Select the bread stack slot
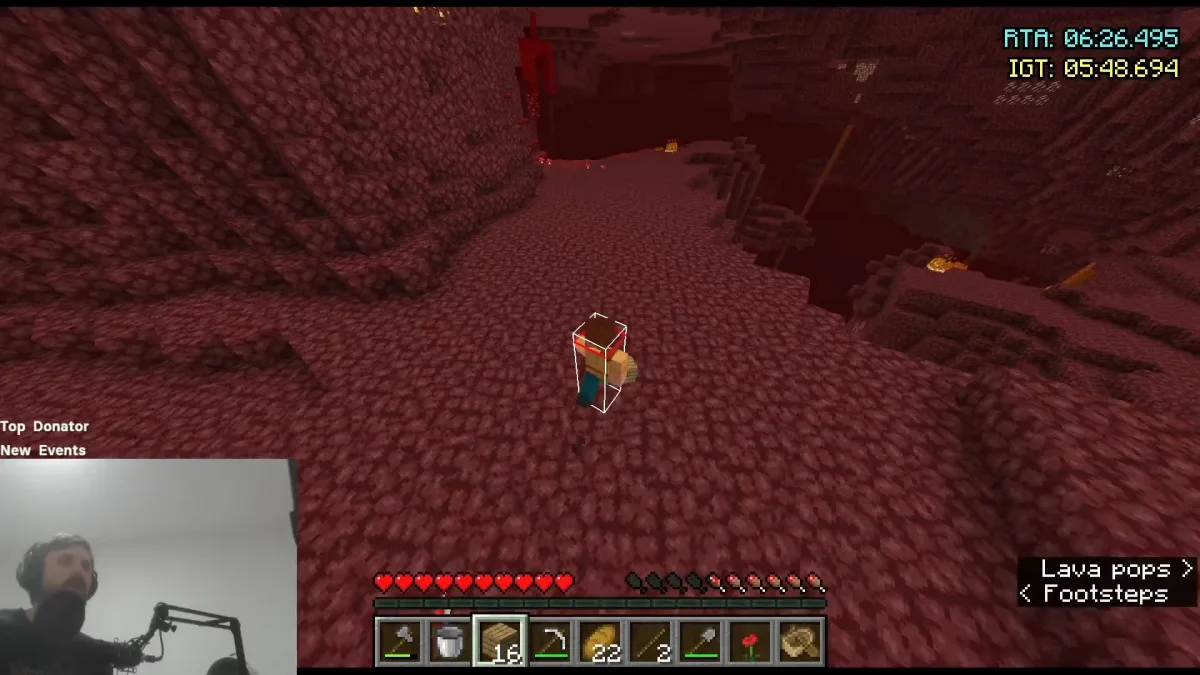 click(600, 641)
